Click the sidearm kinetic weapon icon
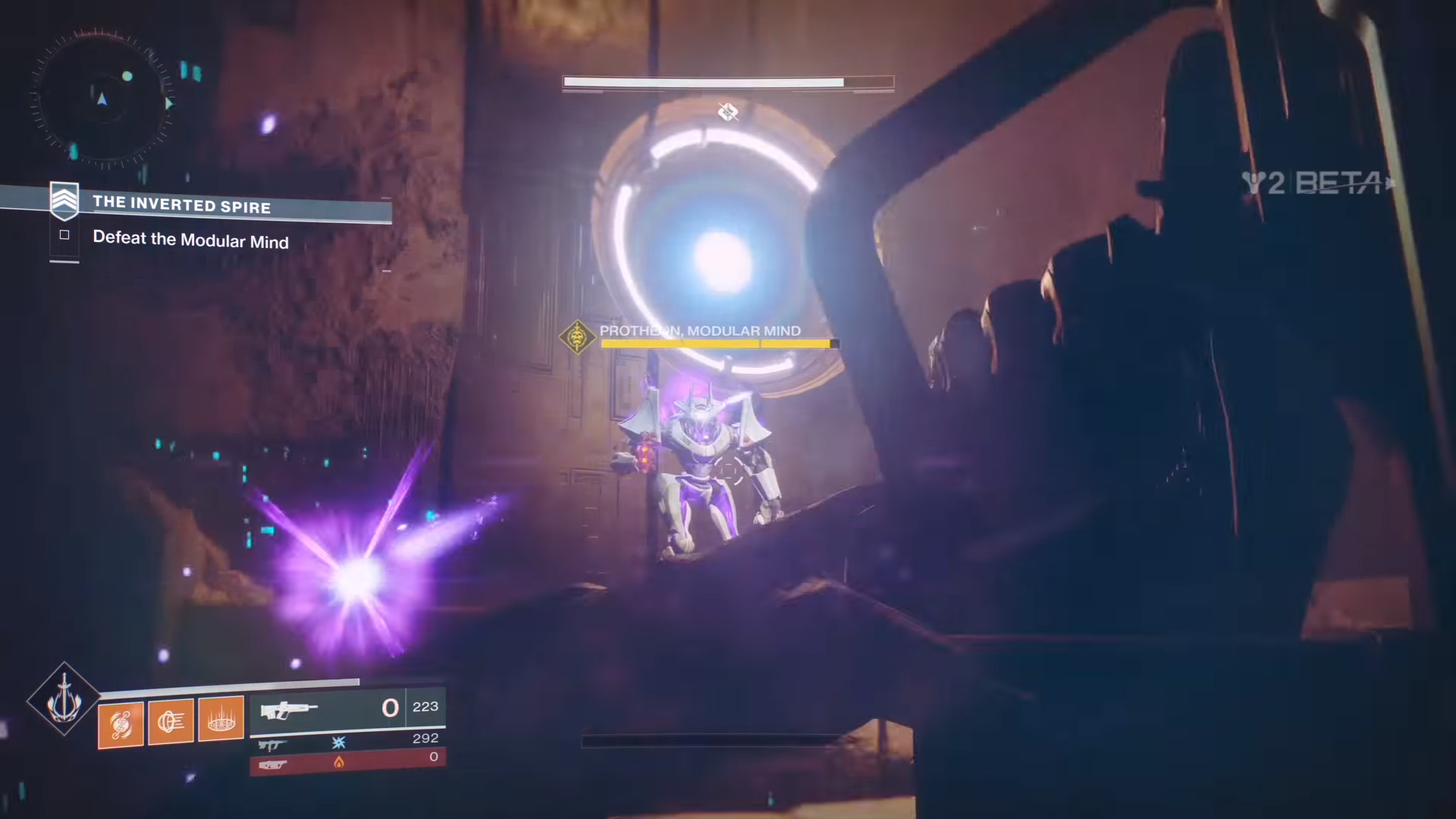This screenshot has width=1456, height=819. (x=271, y=744)
